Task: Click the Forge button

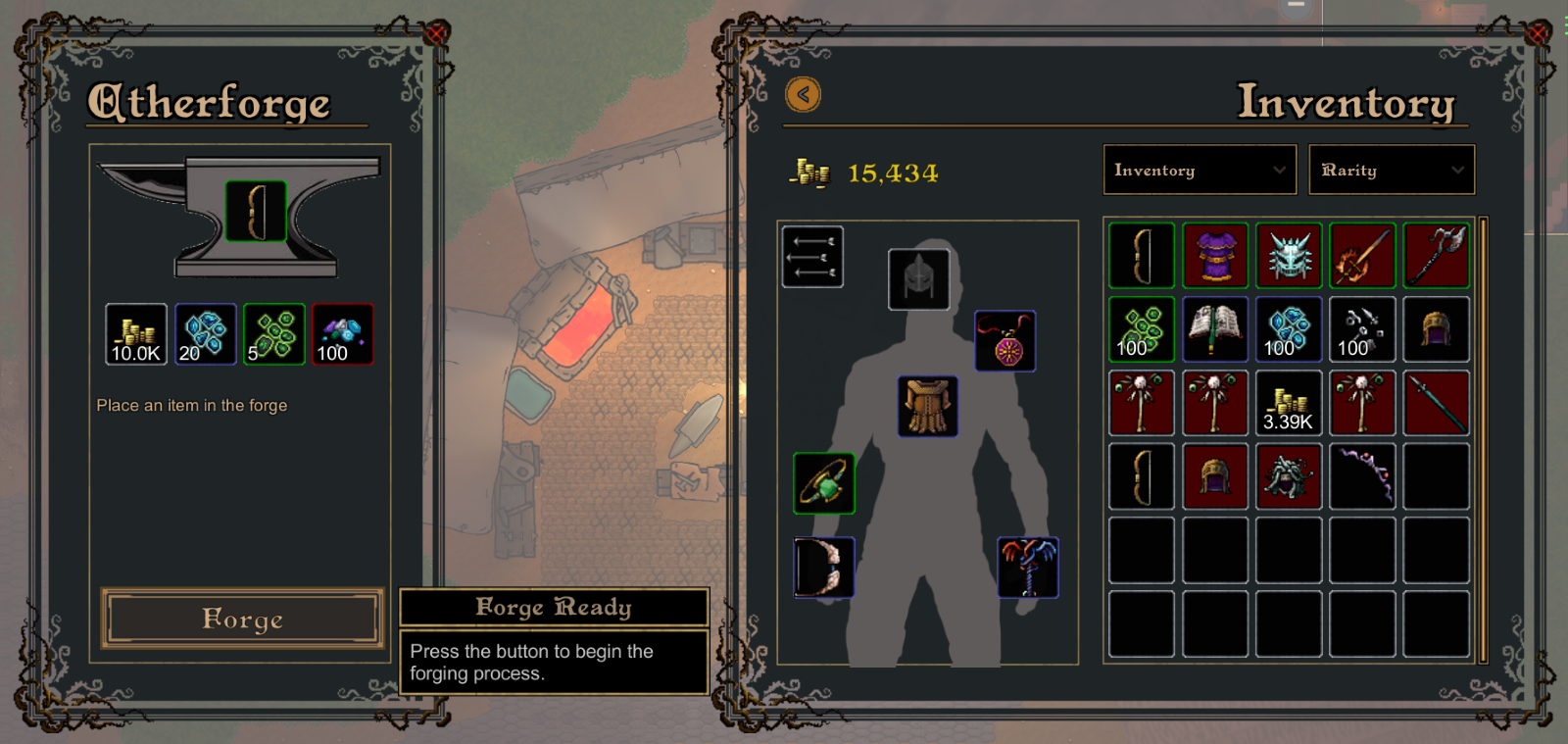Action: (242, 619)
